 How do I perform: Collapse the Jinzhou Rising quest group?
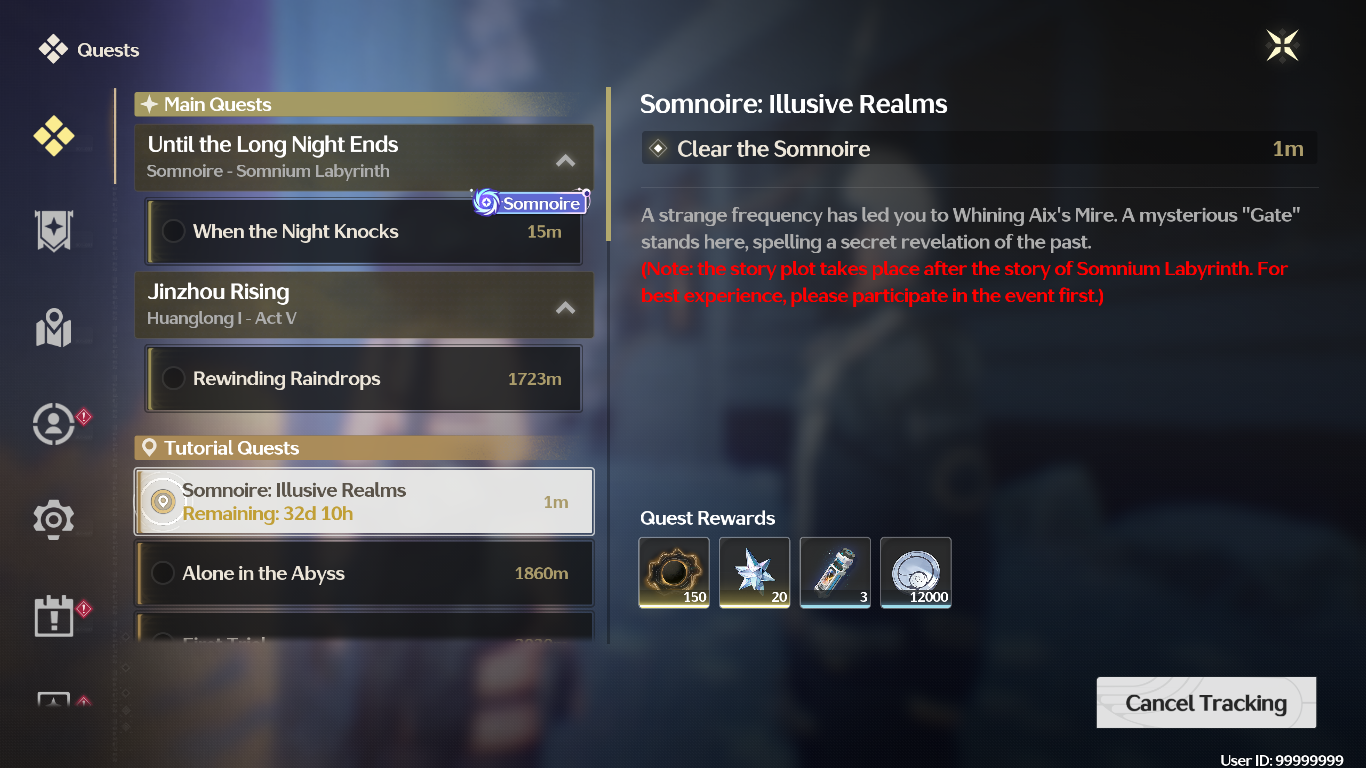click(565, 307)
